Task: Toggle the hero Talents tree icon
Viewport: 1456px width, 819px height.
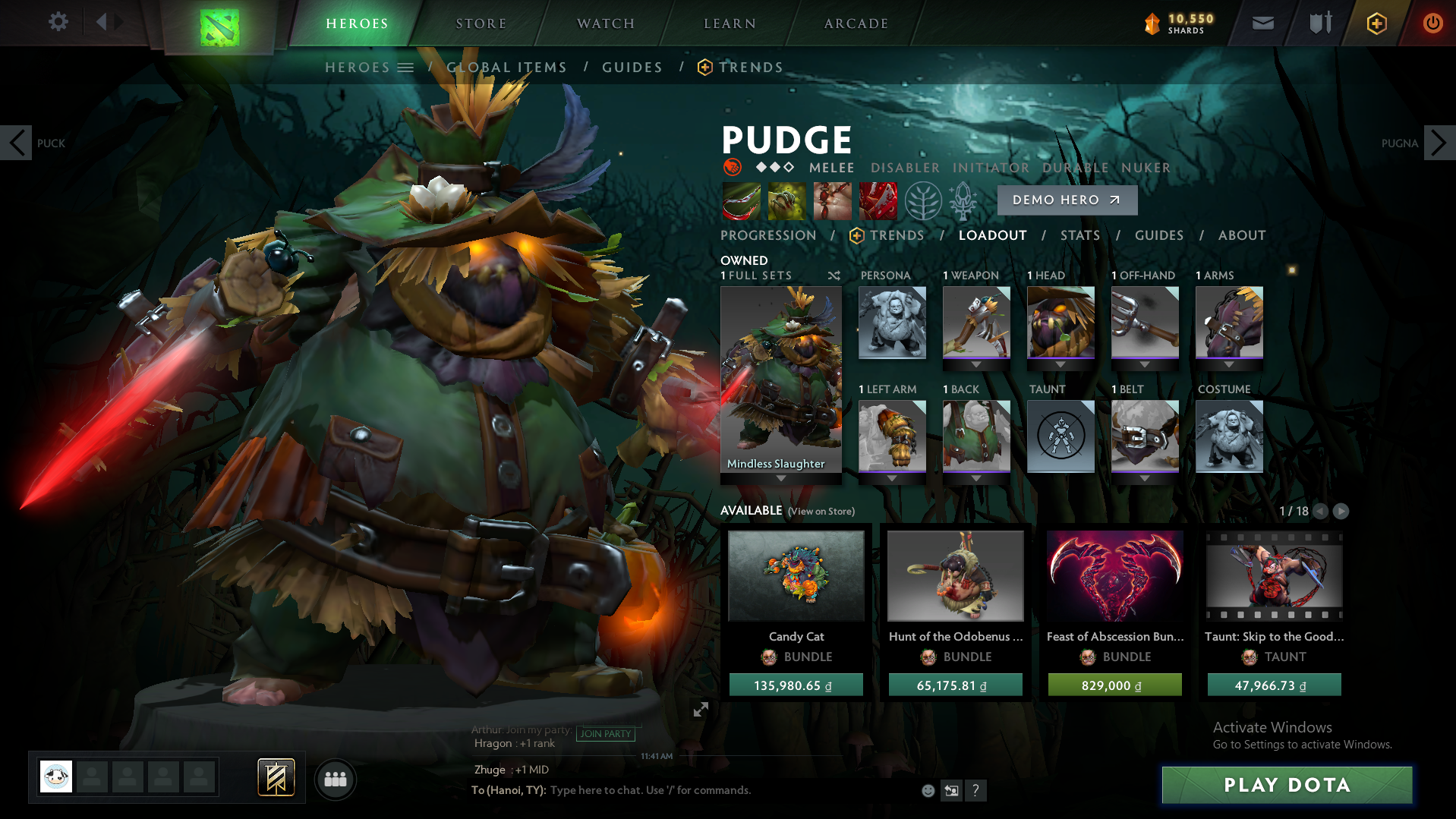Action: click(x=923, y=201)
